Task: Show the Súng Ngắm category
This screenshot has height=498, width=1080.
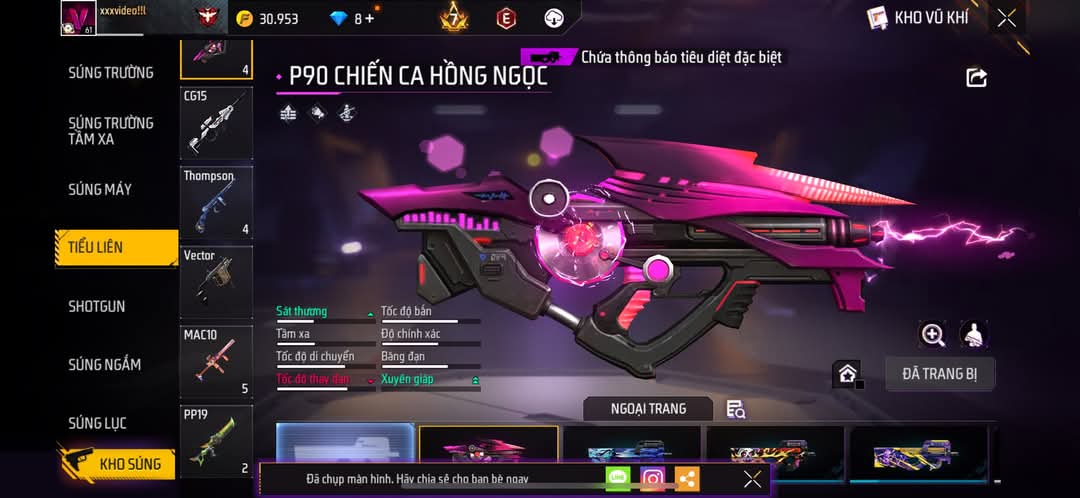Action: [105, 365]
